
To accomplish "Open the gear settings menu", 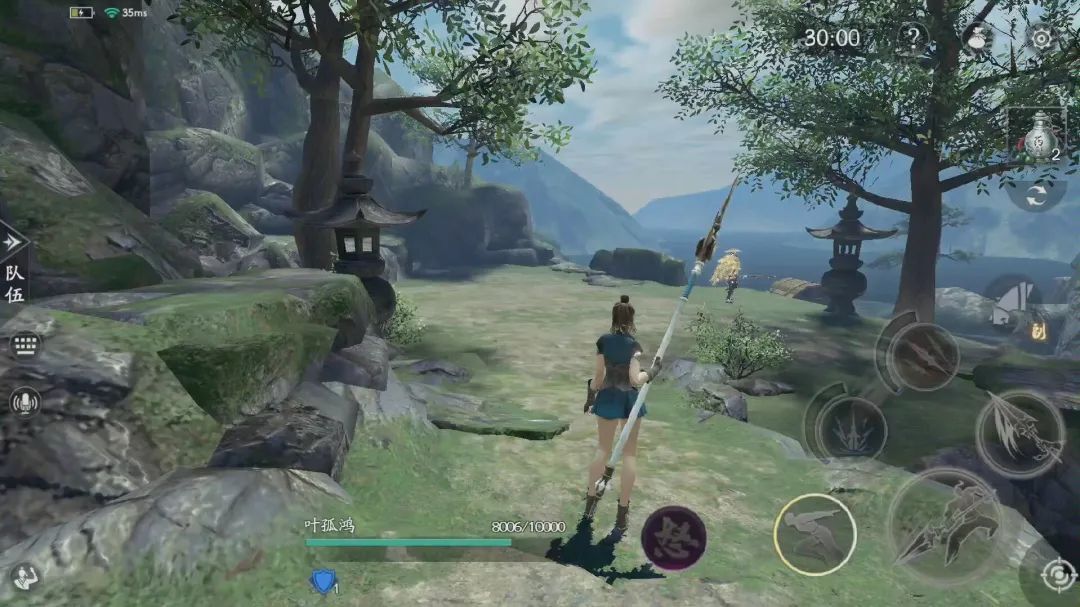I will tap(1041, 38).
